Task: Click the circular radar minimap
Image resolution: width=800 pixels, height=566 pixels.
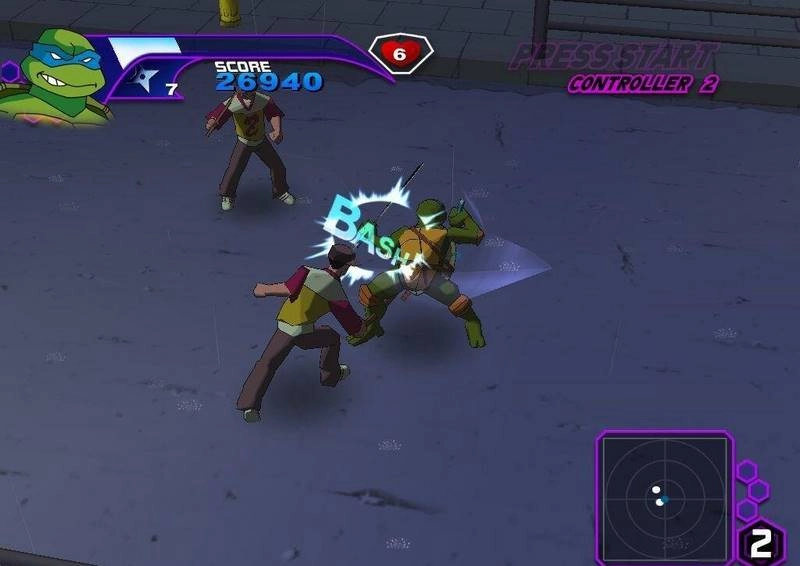Action: [x=662, y=493]
